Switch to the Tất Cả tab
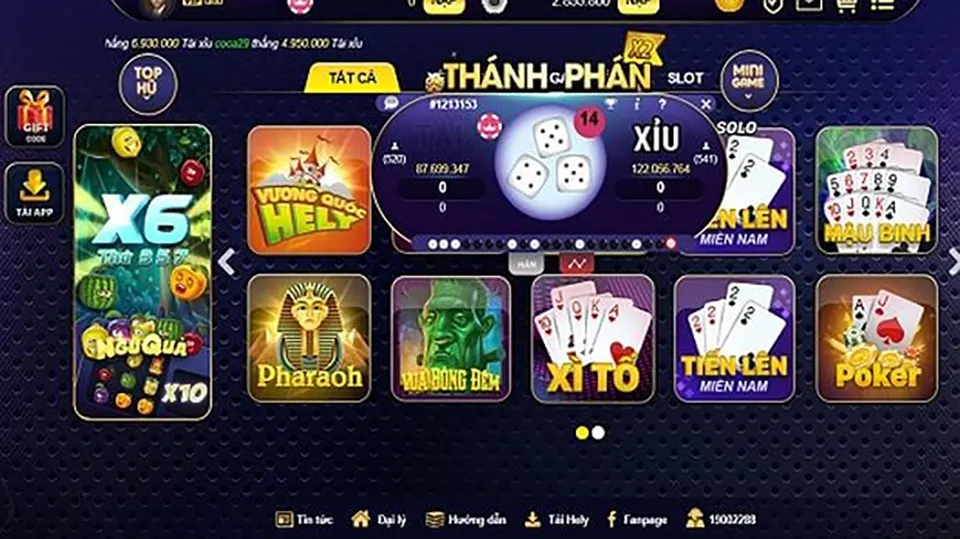The width and height of the screenshot is (960, 539). pyautogui.click(x=352, y=77)
